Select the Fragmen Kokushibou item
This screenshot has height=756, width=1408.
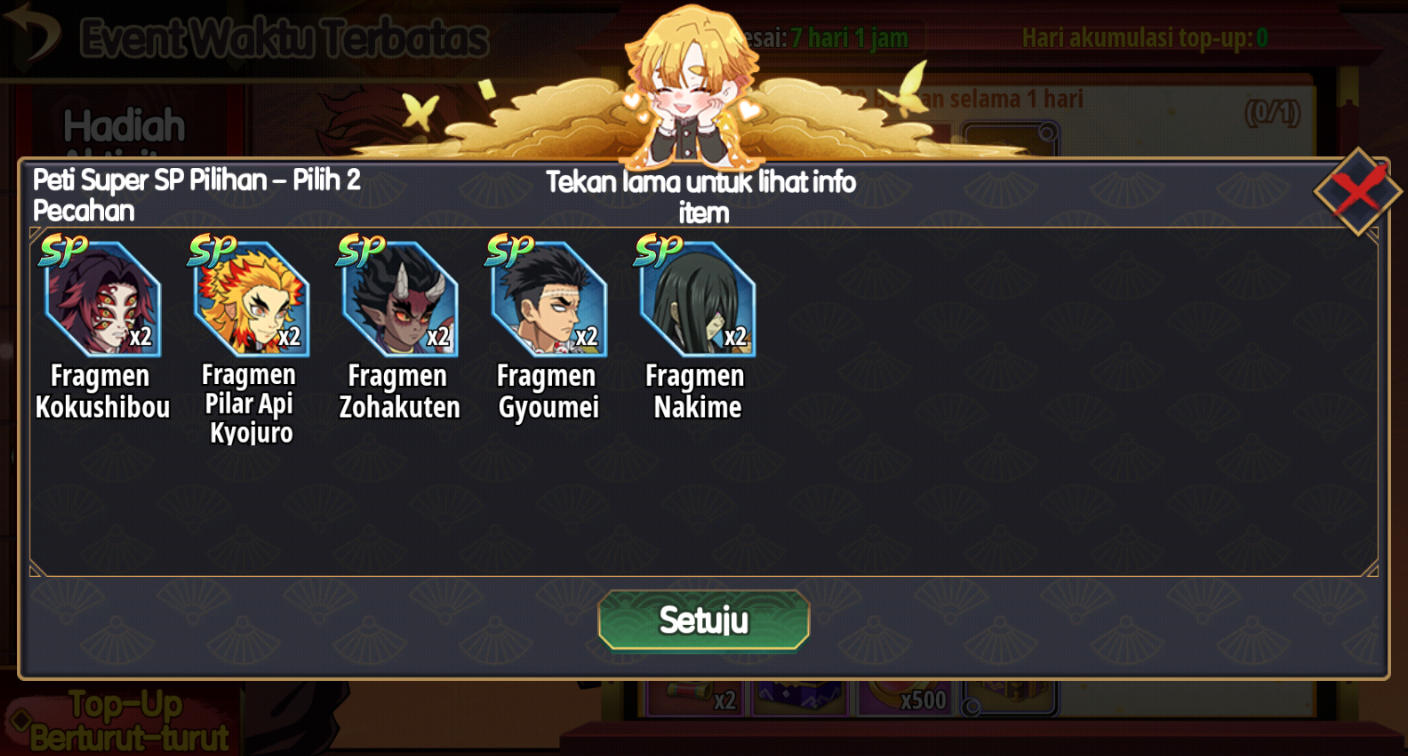pos(102,299)
